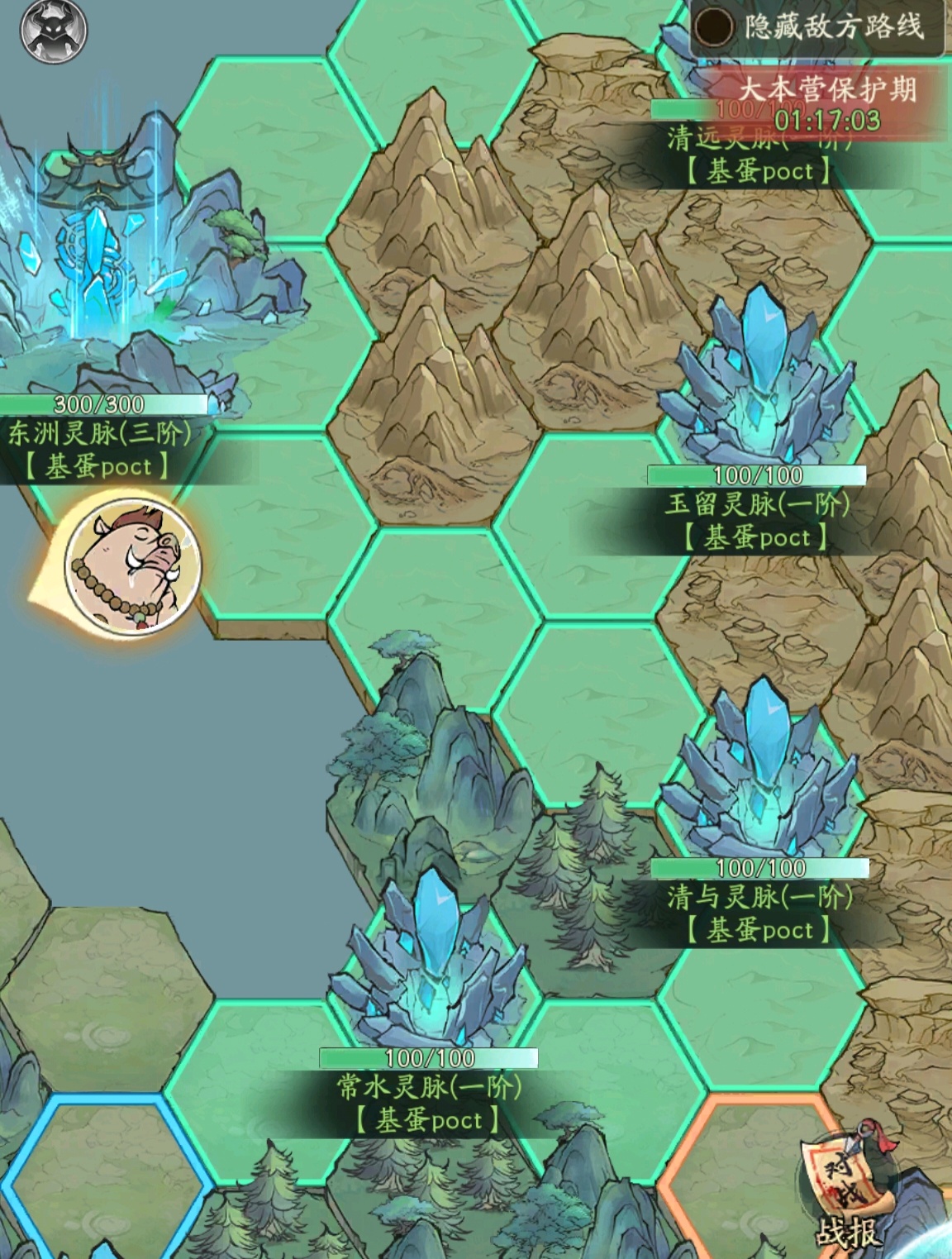Select the pig monk avatar marker
The width and height of the screenshot is (952, 1259).
(132, 563)
